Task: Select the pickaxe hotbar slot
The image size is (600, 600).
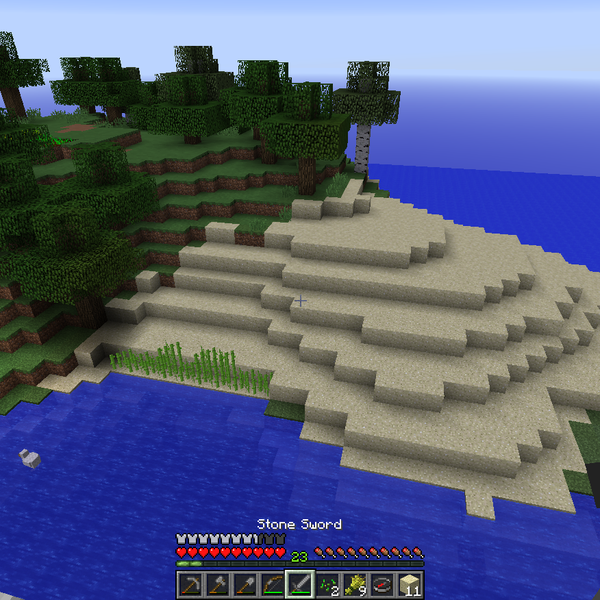Action: (190, 584)
